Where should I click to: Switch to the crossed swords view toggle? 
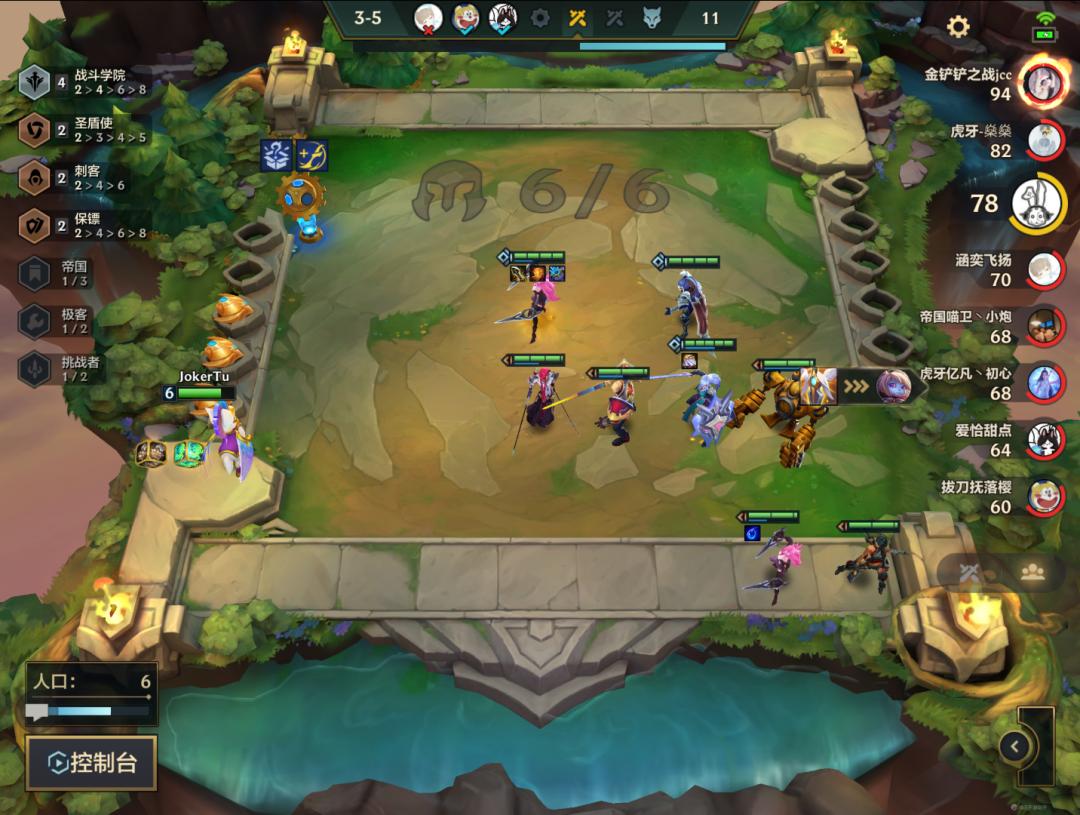pyautogui.click(x=968, y=572)
